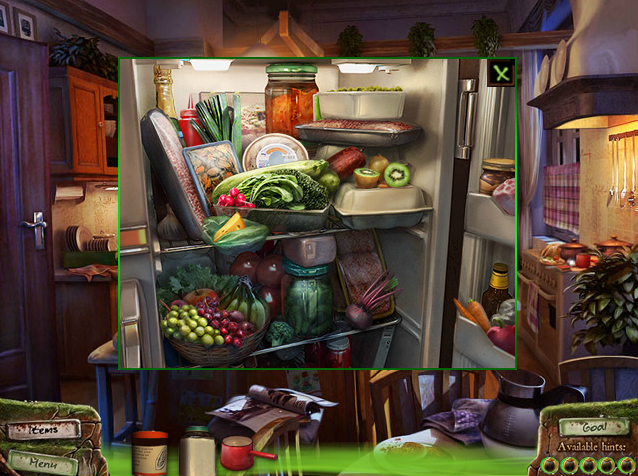Open the Menu
The image size is (638, 476).
pyautogui.click(x=42, y=462)
